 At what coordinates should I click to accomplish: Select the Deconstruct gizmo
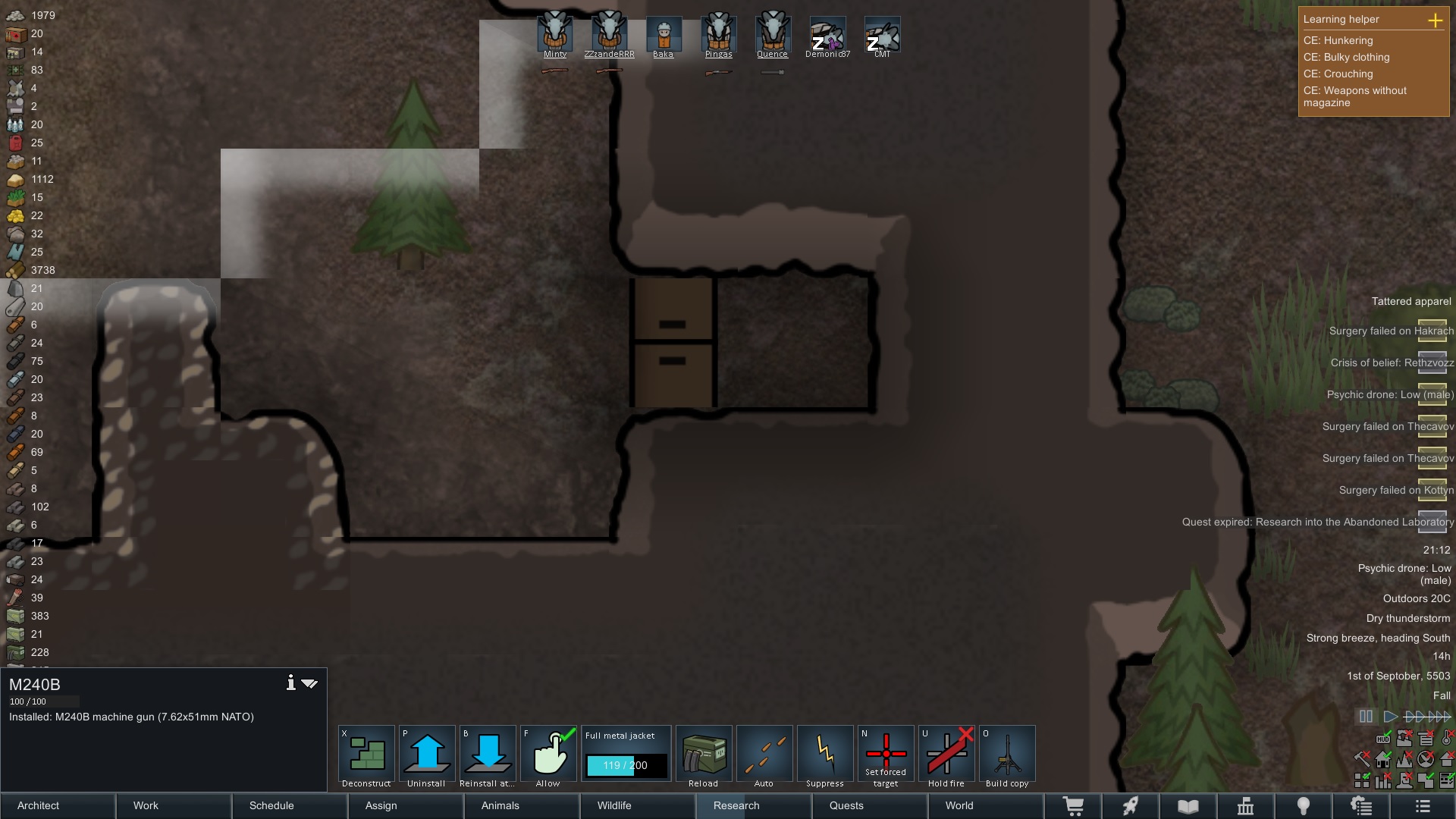click(x=366, y=755)
